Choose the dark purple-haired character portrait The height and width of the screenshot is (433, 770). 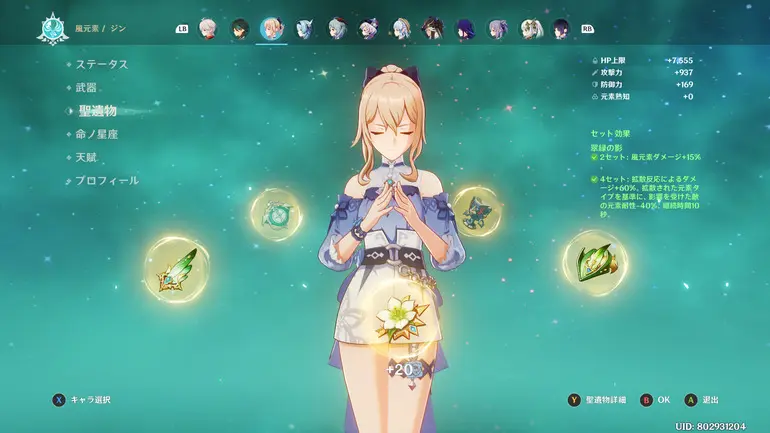click(465, 28)
